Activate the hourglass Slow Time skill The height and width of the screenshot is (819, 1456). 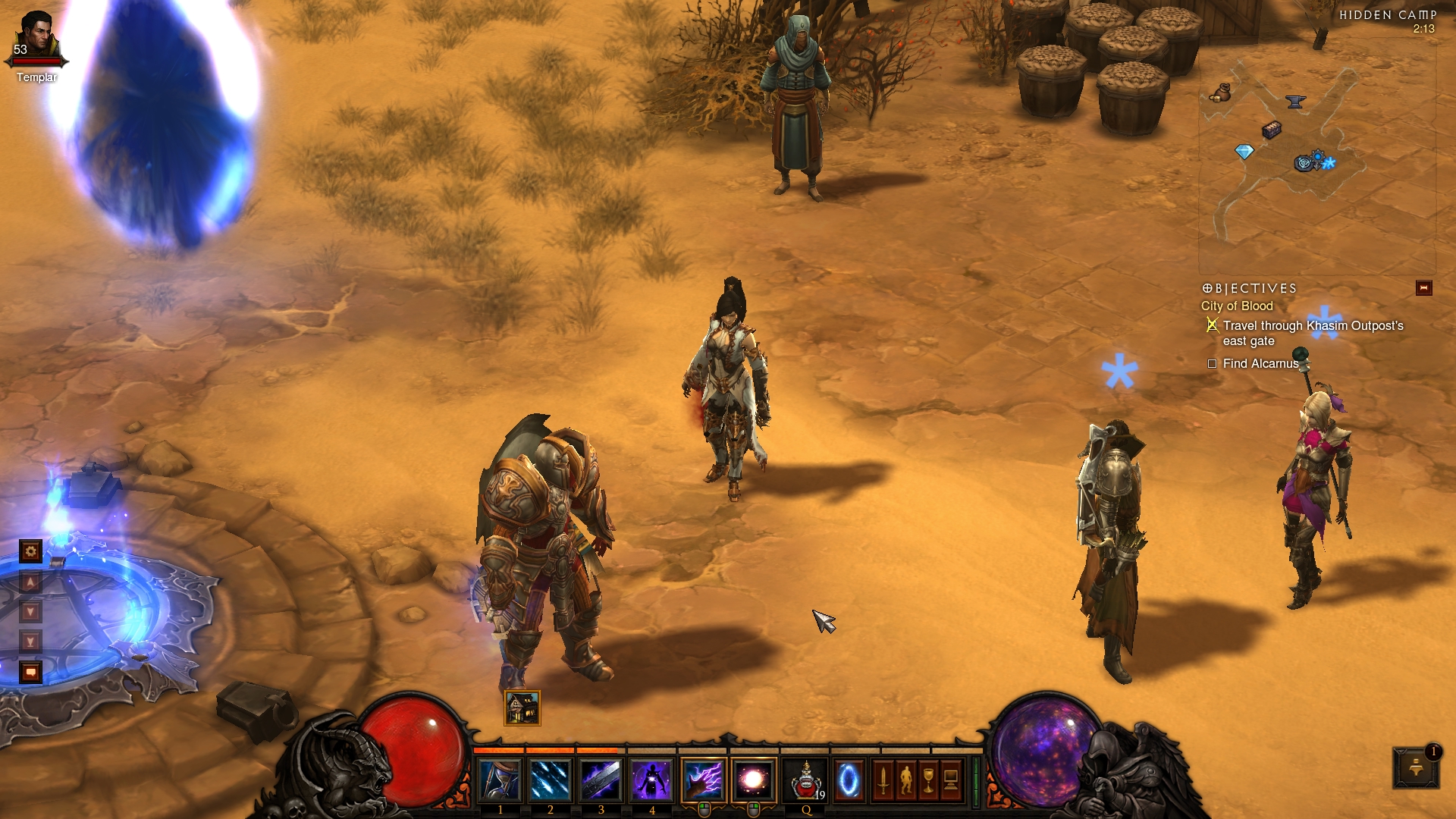tap(500, 780)
